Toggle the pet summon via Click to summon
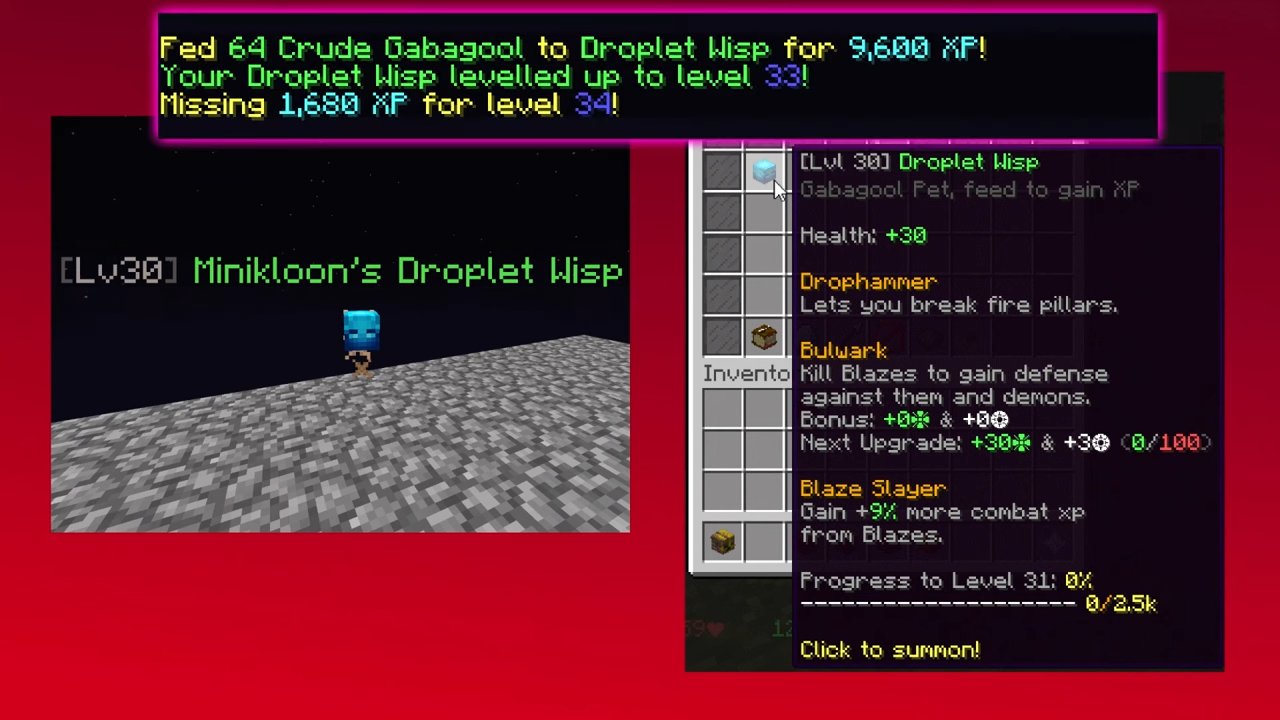Image resolution: width=1280 pixels, height=720 pixels. 889,650
